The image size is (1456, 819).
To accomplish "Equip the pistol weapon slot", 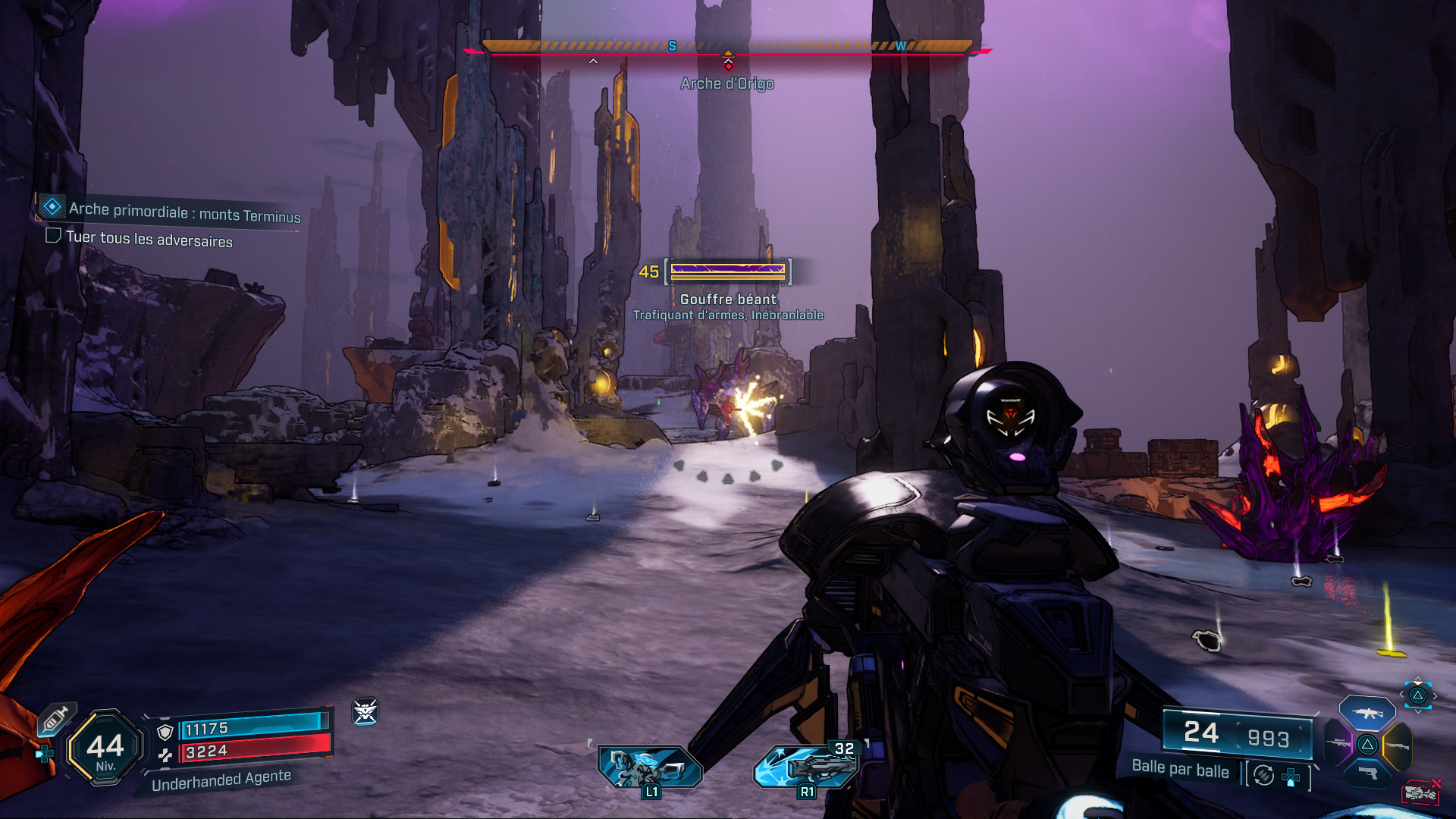I will [1367, 773].
